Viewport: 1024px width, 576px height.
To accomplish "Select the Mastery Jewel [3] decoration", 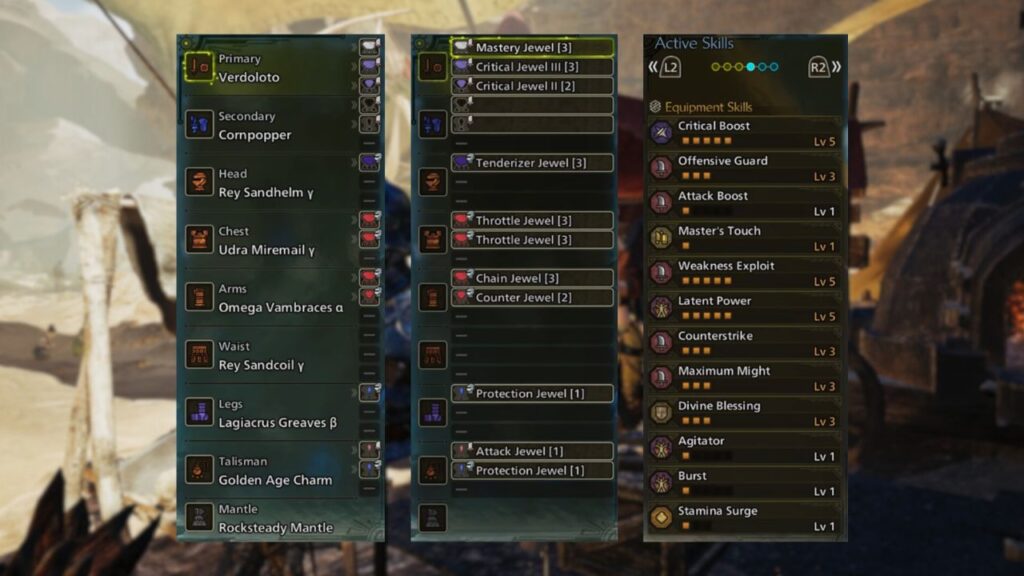I will coord(532,47).
